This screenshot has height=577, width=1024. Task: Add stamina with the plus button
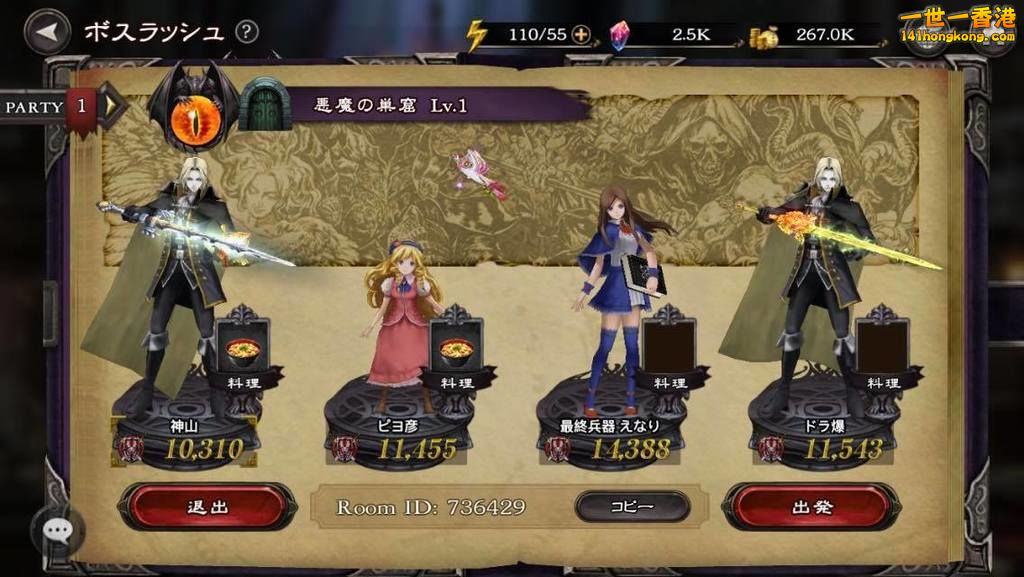[580, 35]
